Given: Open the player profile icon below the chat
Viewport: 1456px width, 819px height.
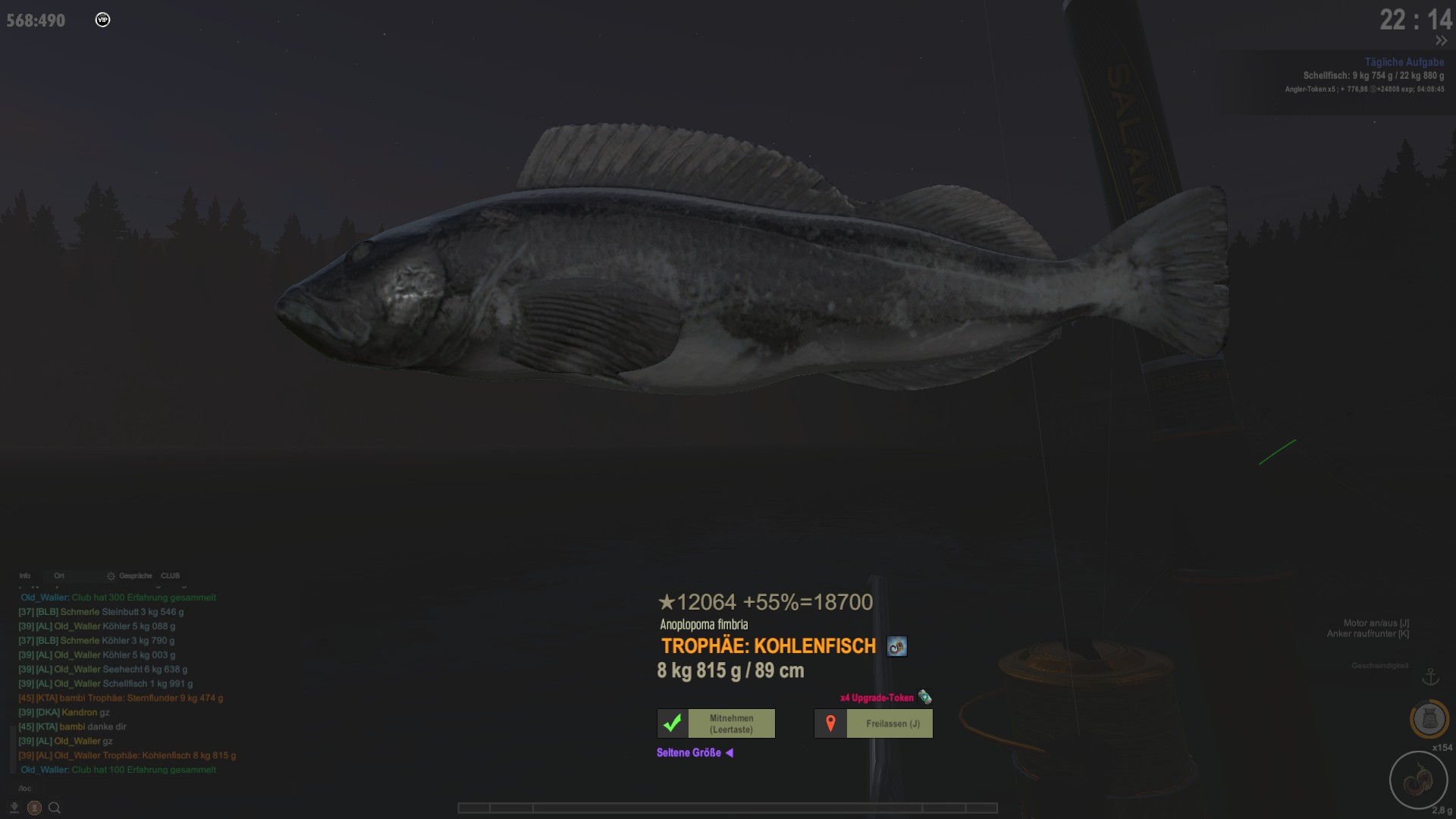Looking at the screenshot, I should pos(34,808).
